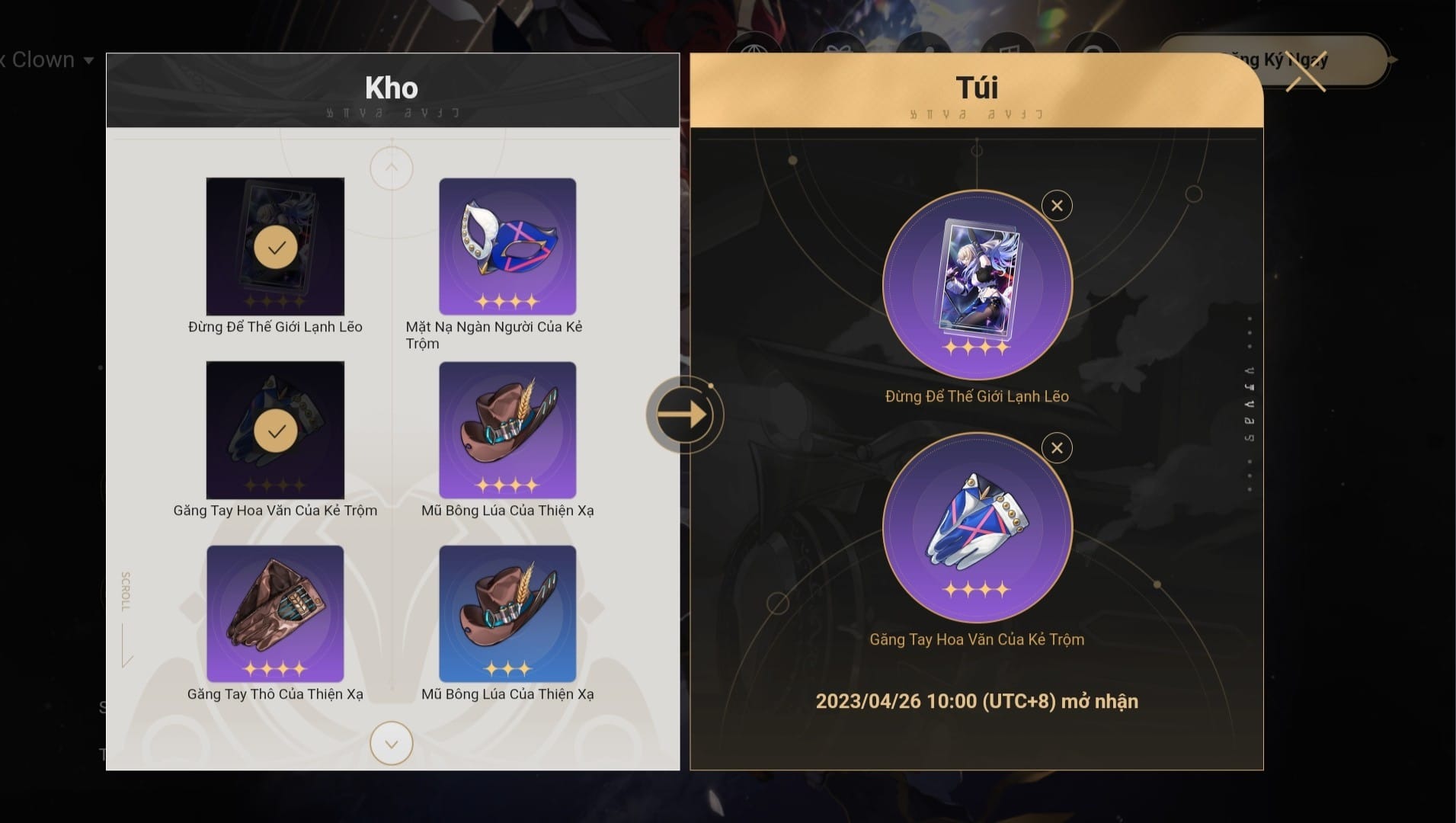Pick the Găng Tay Thô Của Thiện Xạ gloves

(x=275, y=614)
